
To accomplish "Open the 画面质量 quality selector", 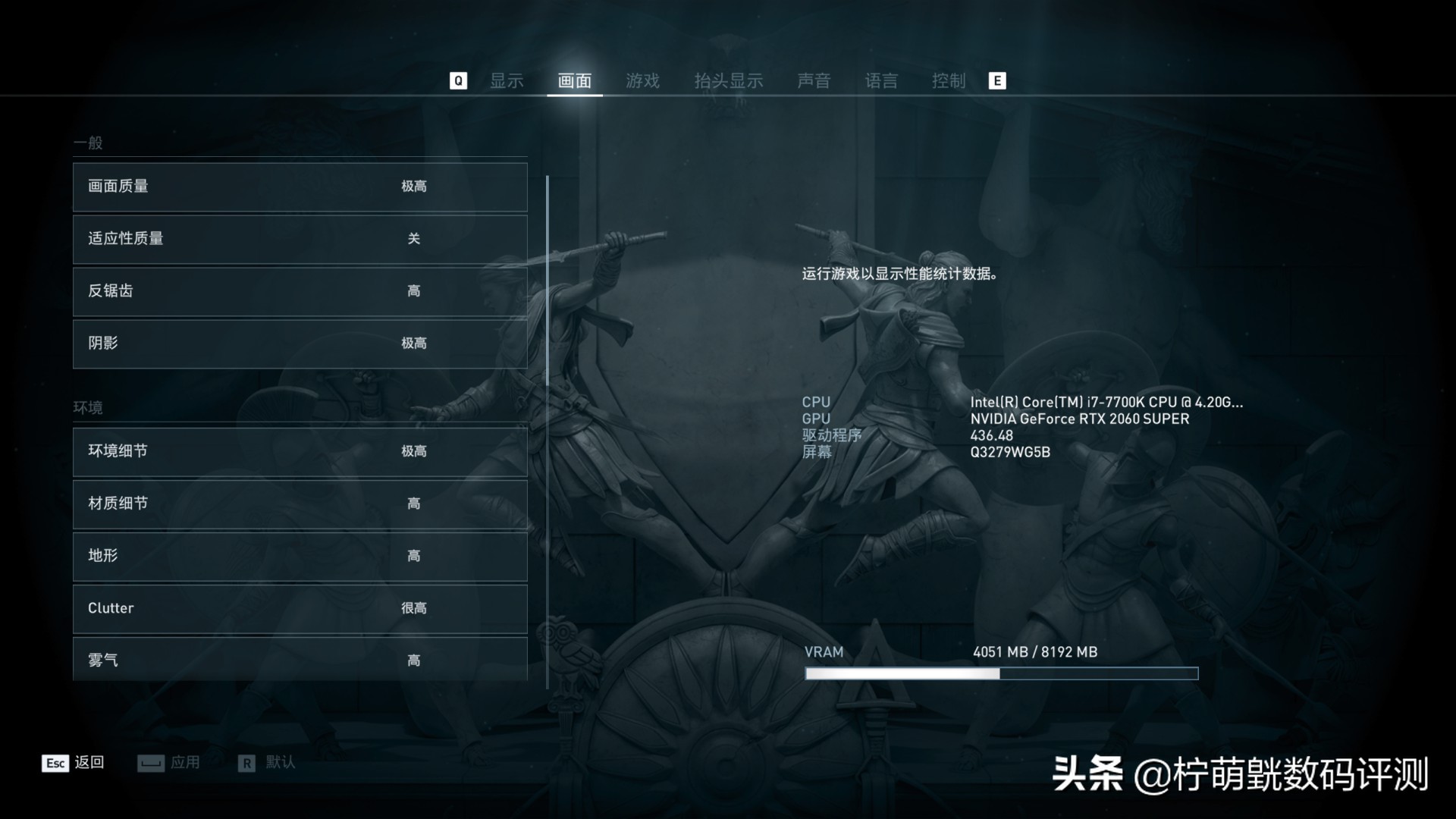I will coord(300,187).
